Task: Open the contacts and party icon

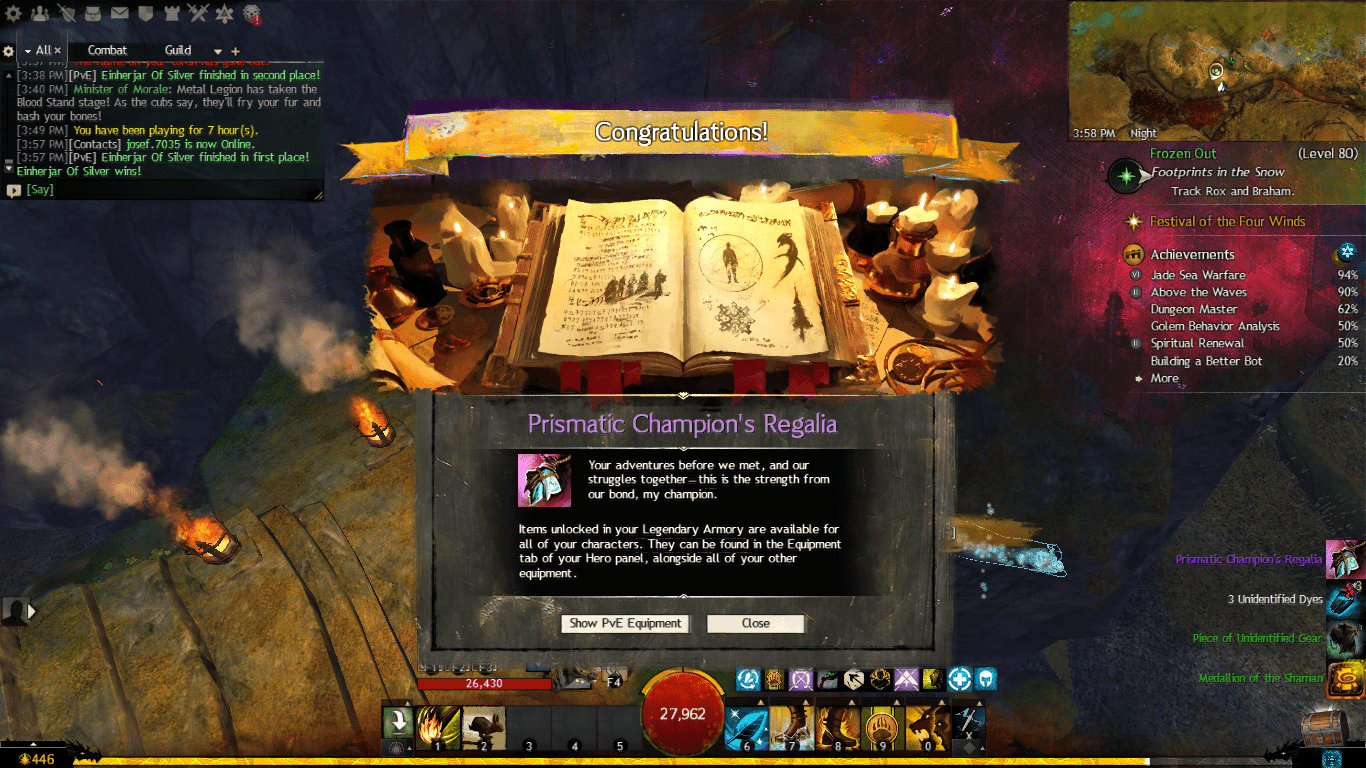Action: tap(40, 13)
